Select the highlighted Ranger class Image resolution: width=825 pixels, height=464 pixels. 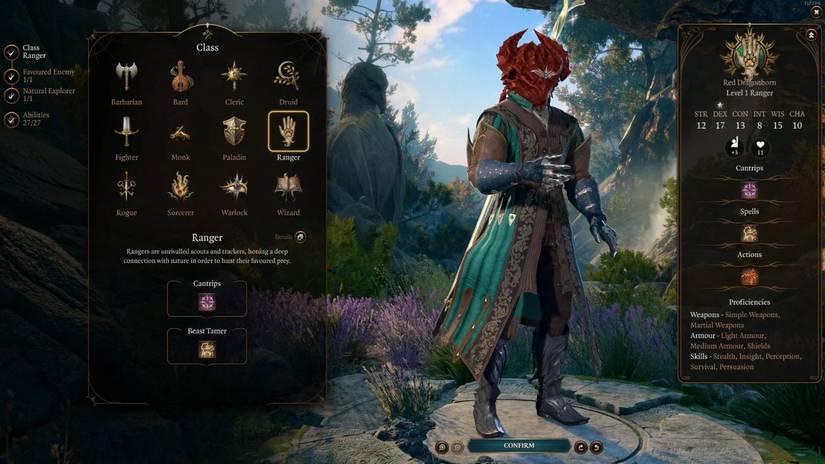tap(288, 132)
